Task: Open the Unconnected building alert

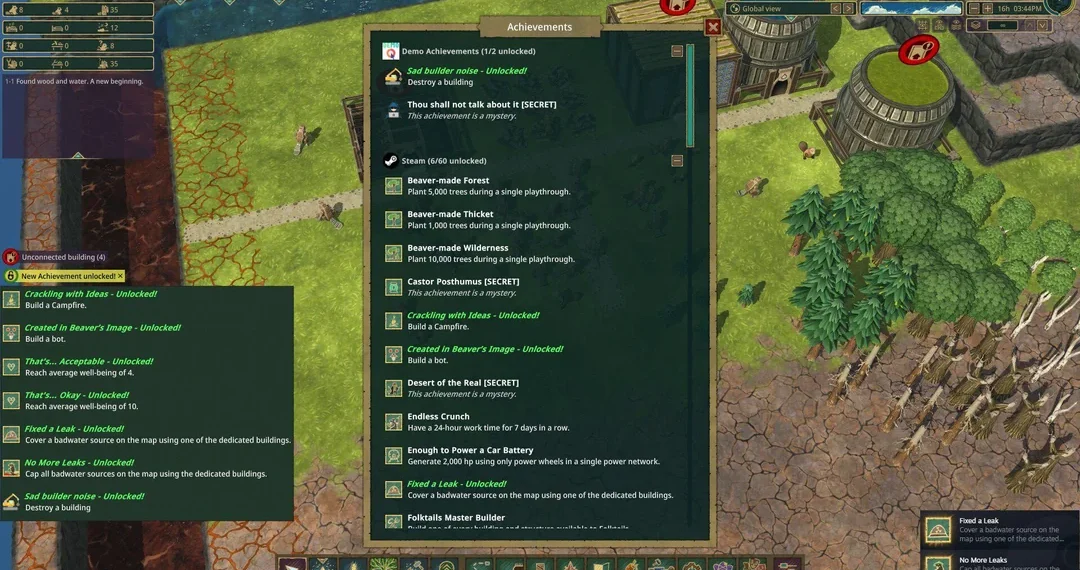Action: coord(62,257)
